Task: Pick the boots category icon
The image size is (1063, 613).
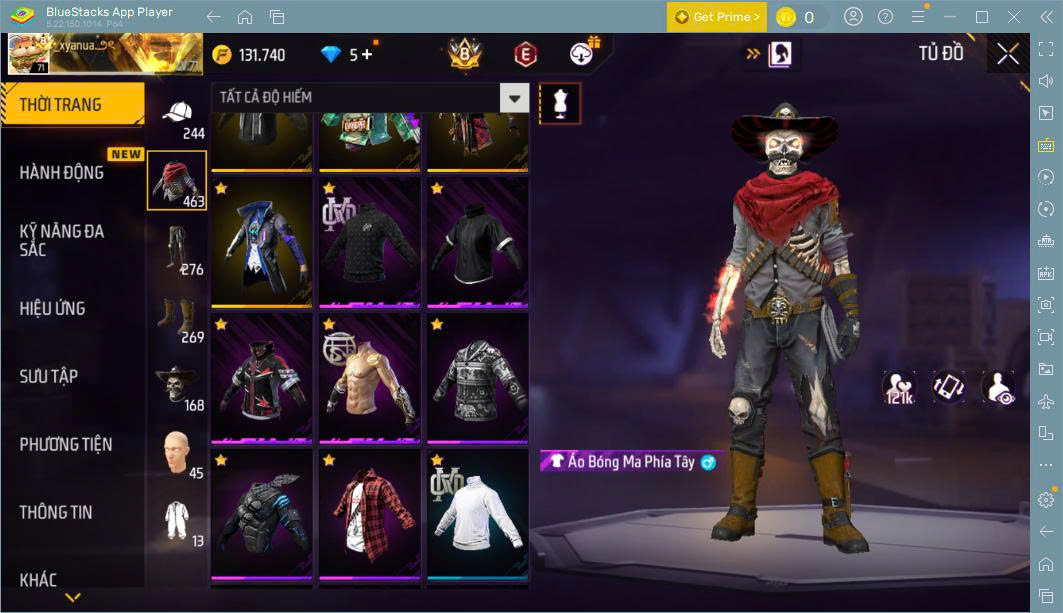Action: (x=177, y=317)
